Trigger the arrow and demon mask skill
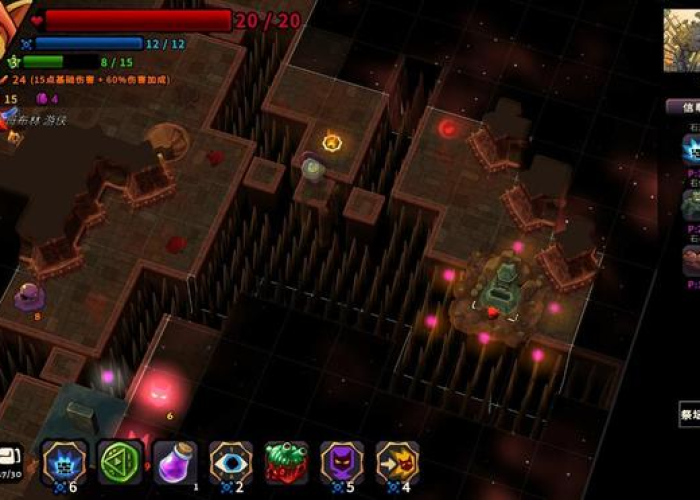The height and width of the screenshot is (500, 700). click(x=398, y=462)
